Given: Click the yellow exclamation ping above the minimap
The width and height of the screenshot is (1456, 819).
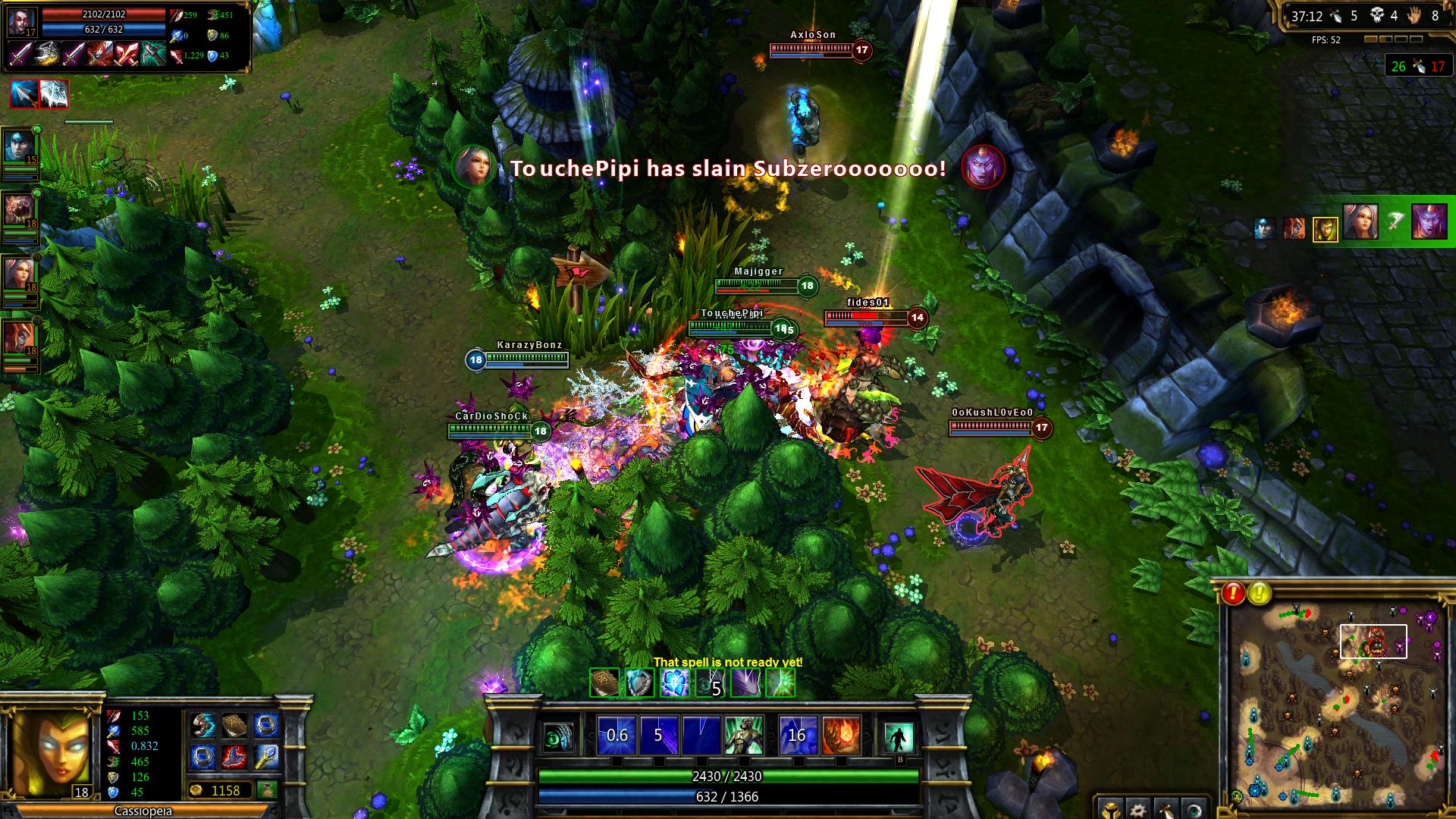Looking at the screenshot, I should 1260,593.
